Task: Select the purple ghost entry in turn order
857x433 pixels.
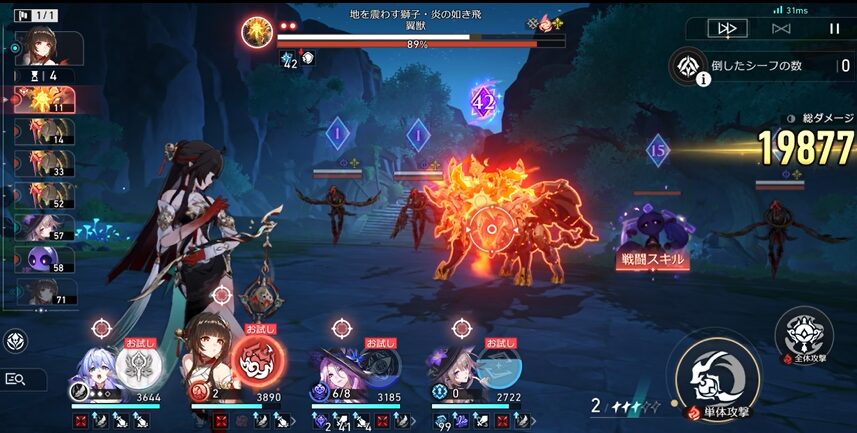Action: click(47, 260)
